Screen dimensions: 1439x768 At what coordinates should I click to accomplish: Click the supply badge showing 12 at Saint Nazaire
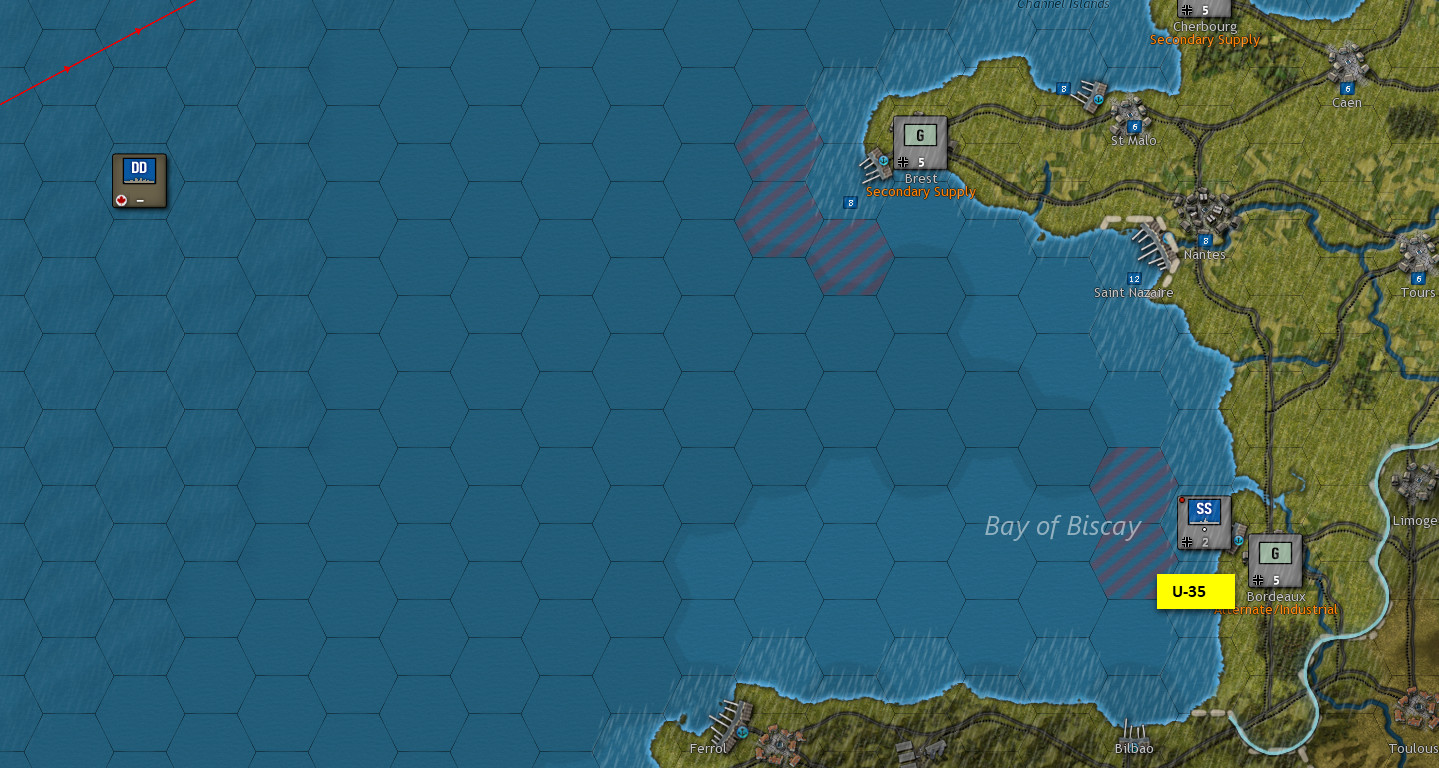coord(1132,277)
